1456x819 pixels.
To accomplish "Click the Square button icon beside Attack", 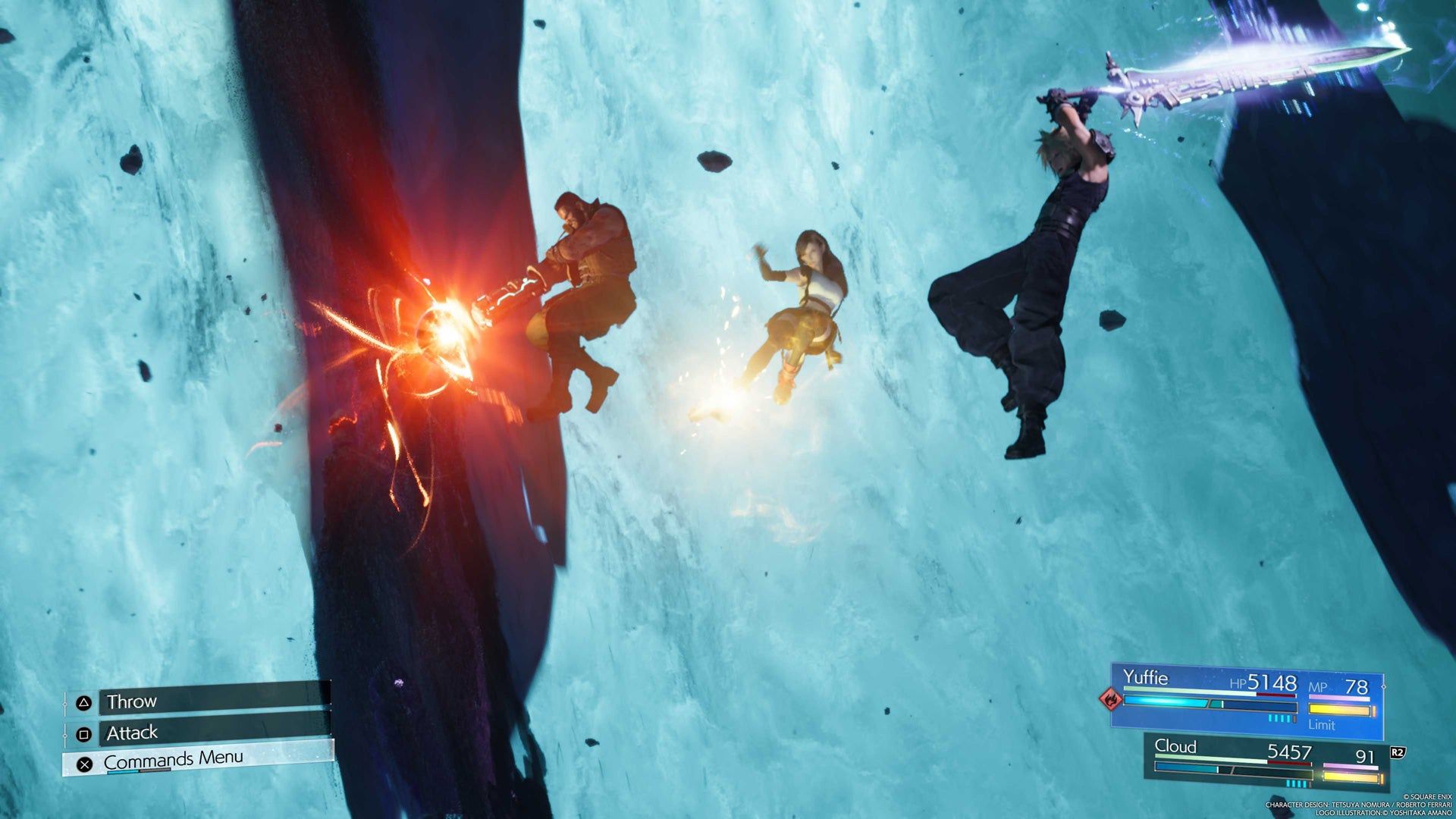I will pos(84,735).
